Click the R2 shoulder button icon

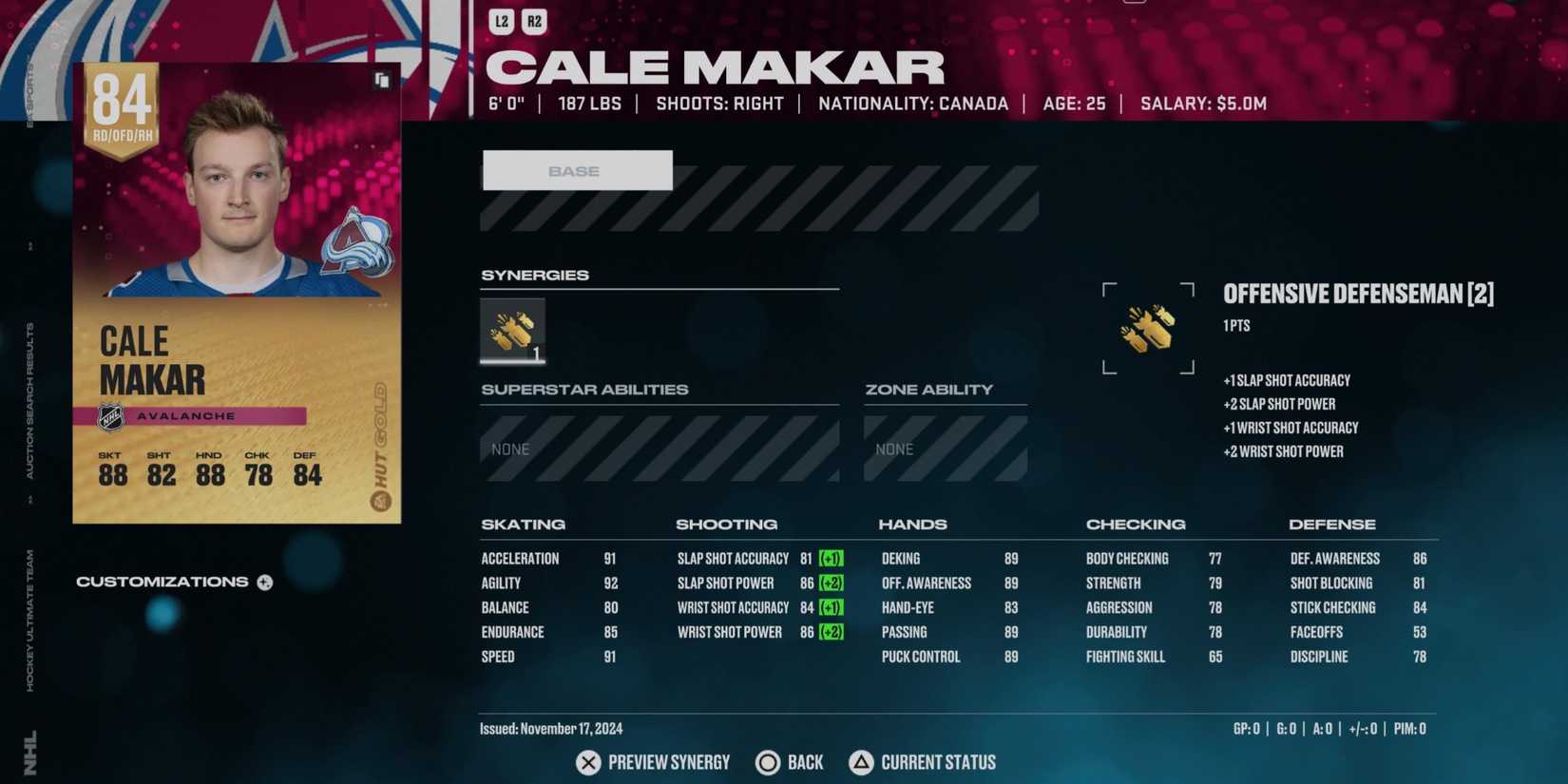click(x=532, y=21)
